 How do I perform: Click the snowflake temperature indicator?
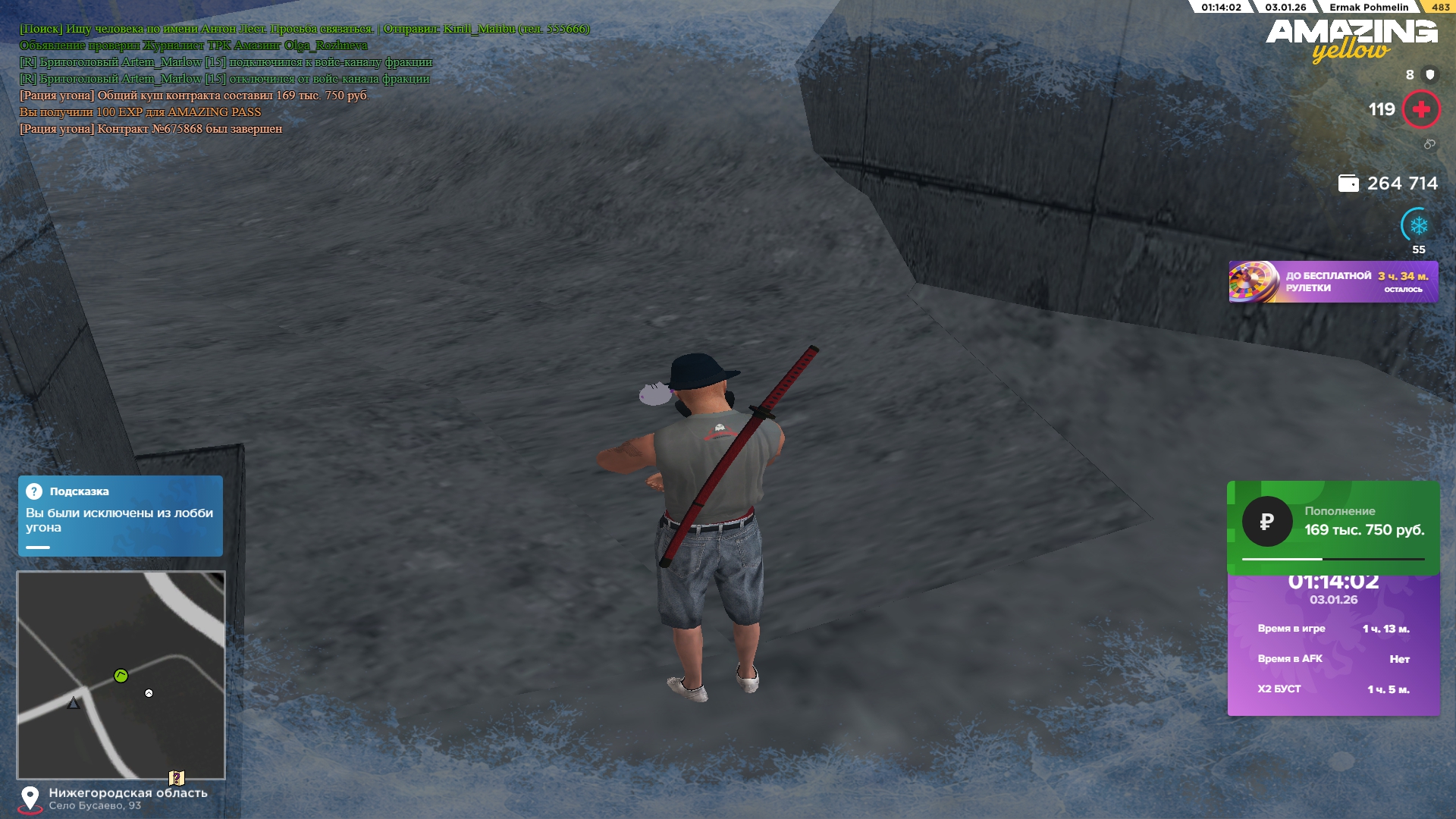pos(1418,225)
